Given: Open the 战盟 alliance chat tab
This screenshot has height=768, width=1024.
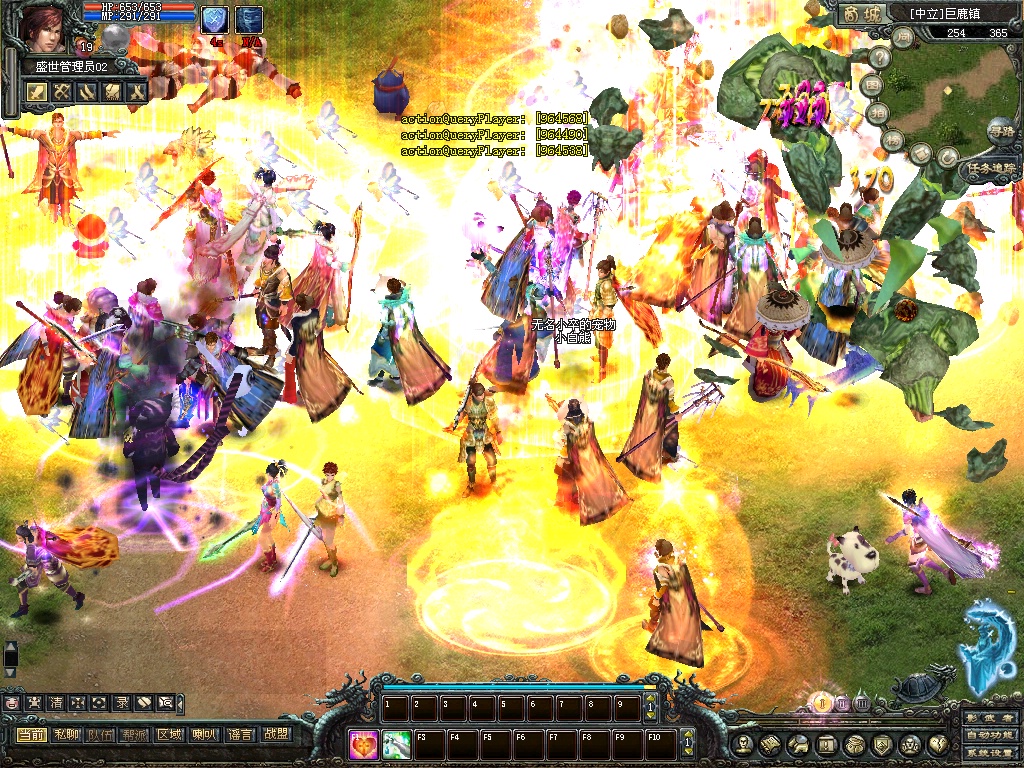Looking at the screenshot, I should [275, 734].
